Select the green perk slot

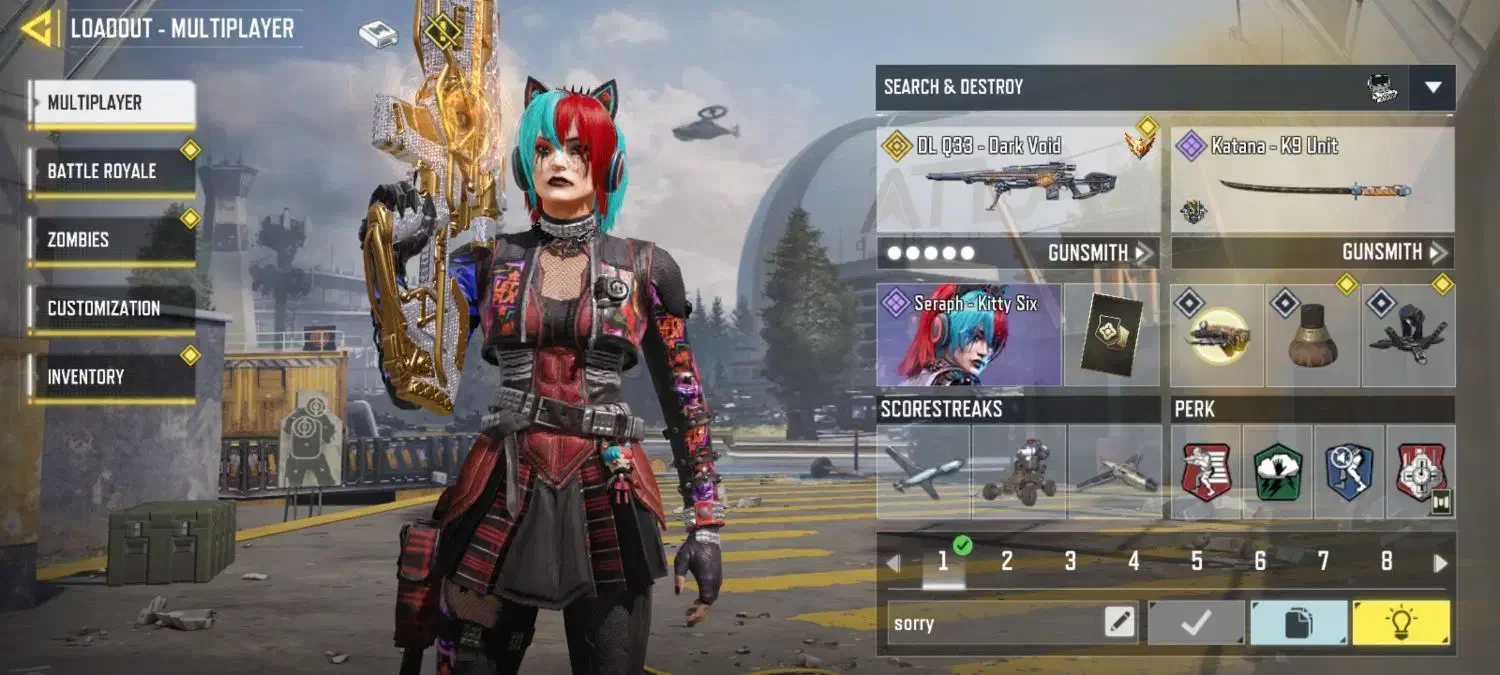1277,472
